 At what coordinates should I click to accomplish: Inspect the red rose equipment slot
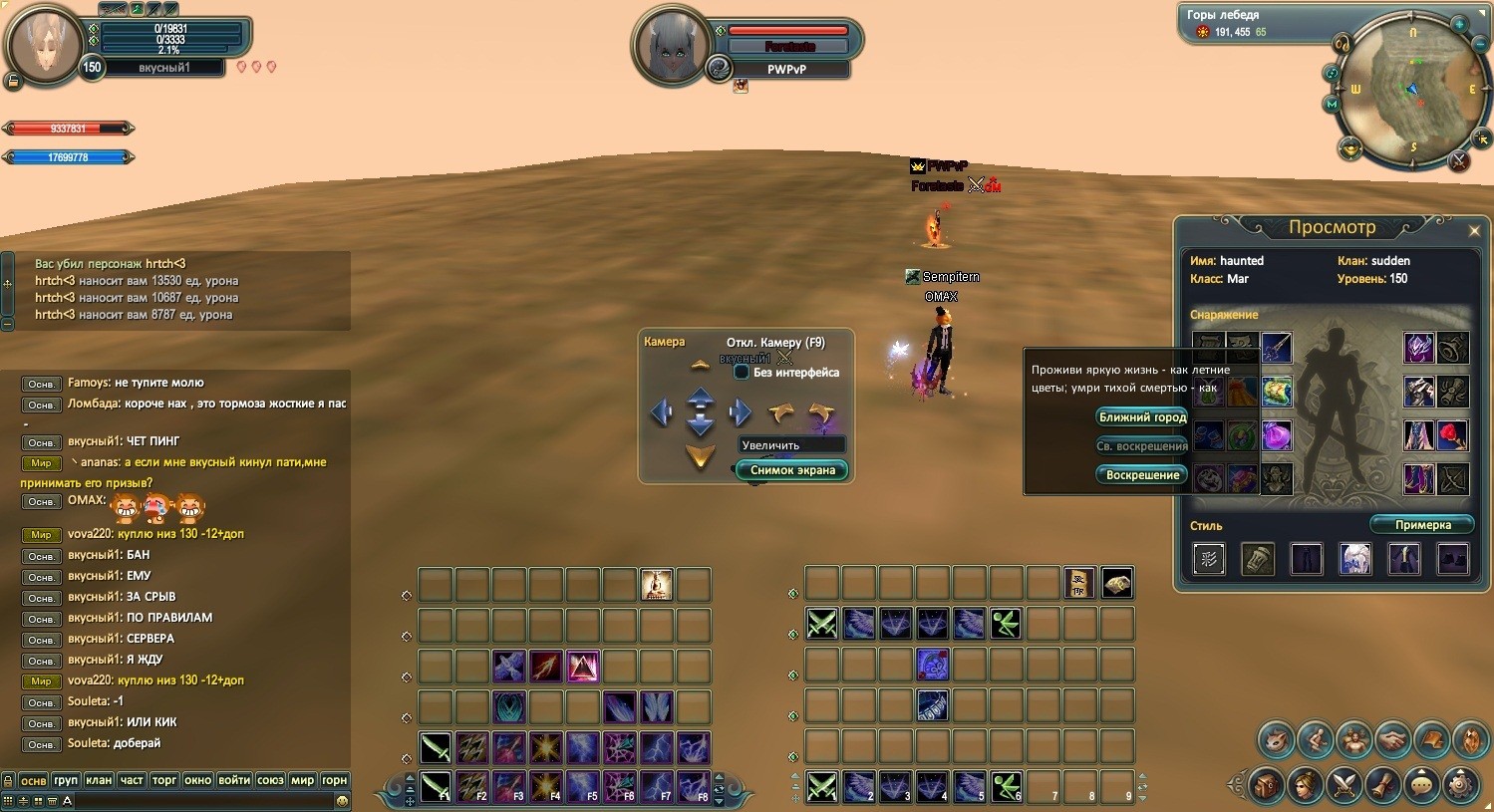(x=1453, y=435)
